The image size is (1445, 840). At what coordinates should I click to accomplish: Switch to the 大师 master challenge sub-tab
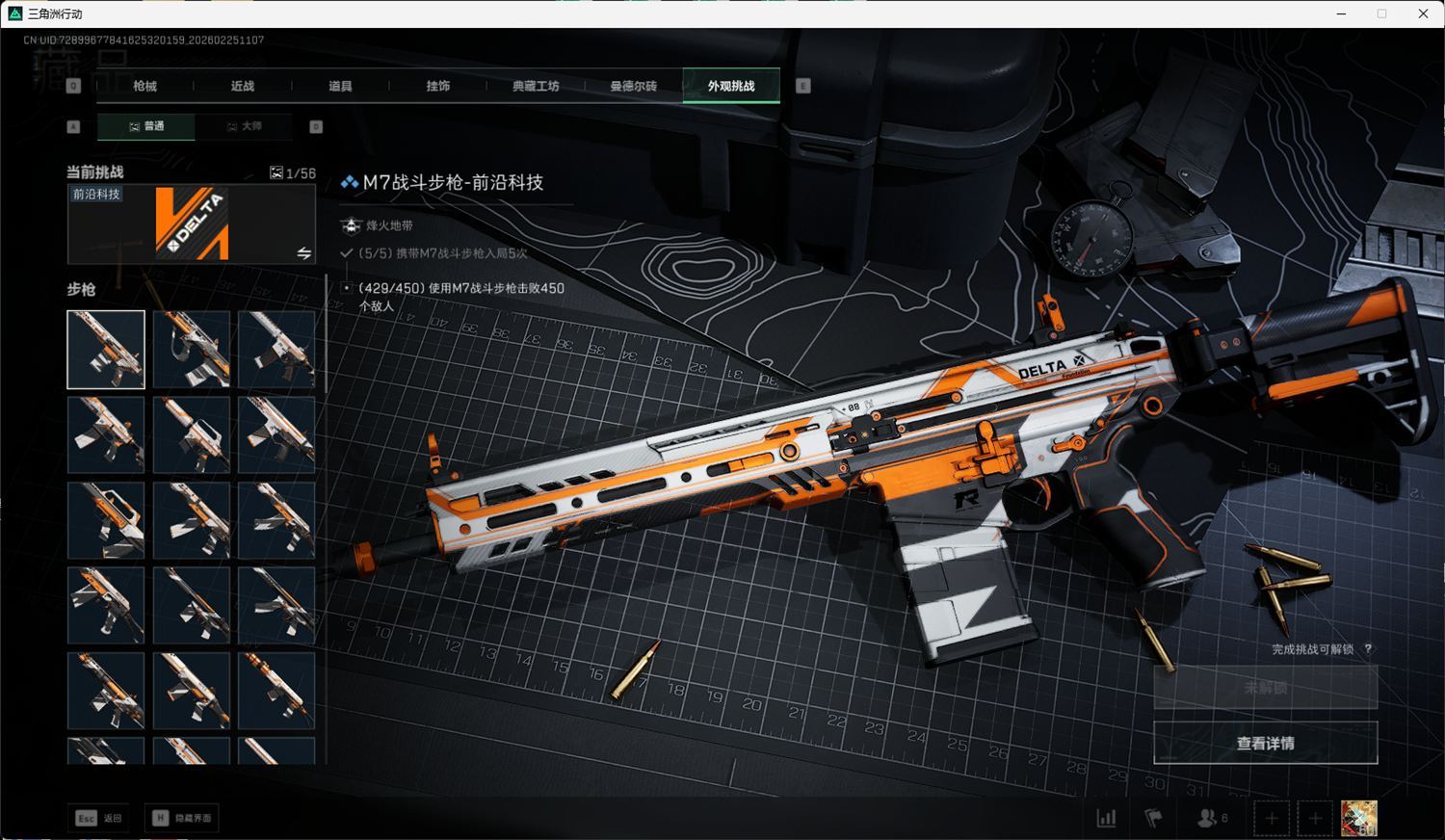click(x=244, y=126)
